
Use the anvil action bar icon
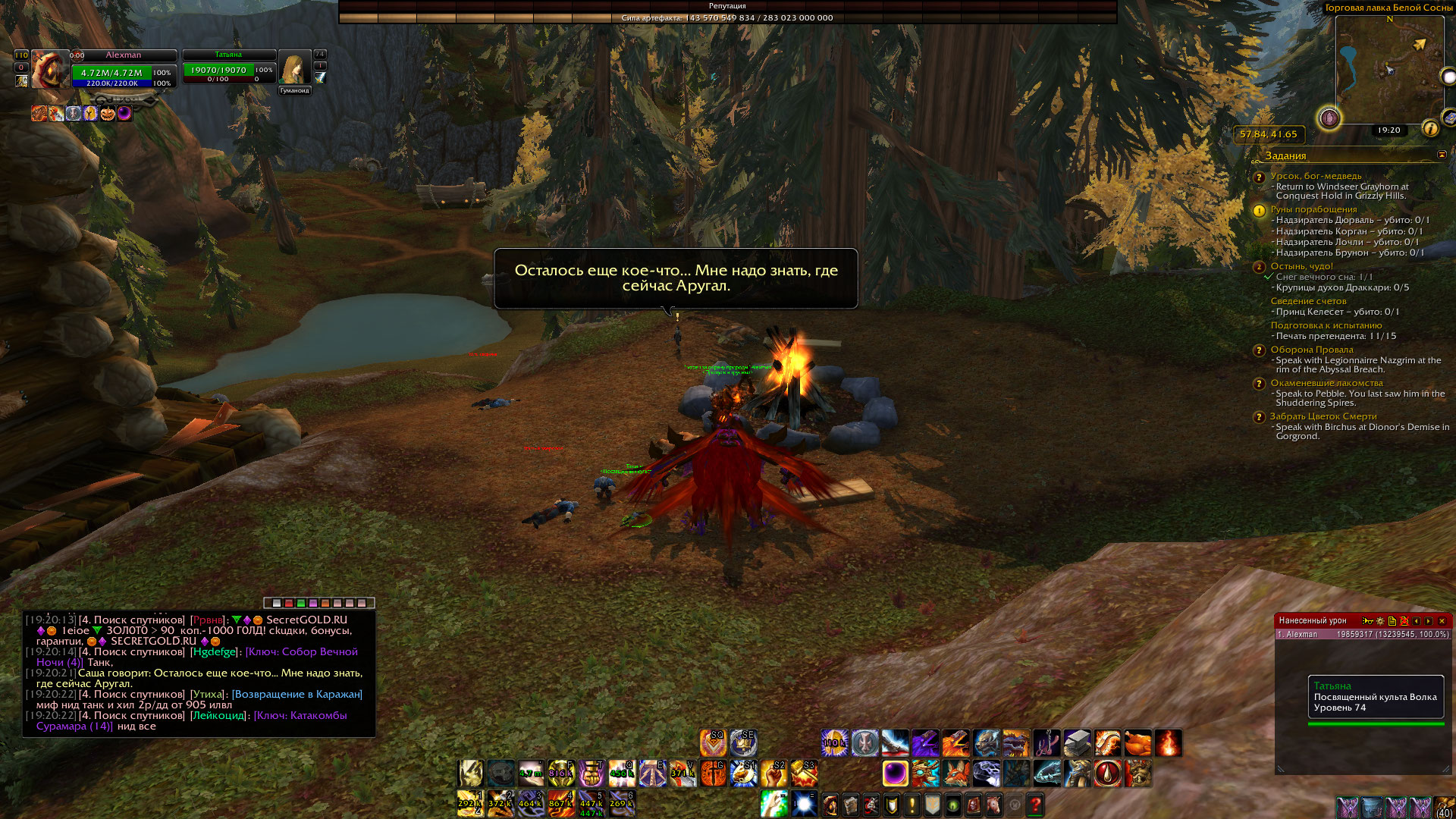pyautogui.click(x=1077, y=743)
